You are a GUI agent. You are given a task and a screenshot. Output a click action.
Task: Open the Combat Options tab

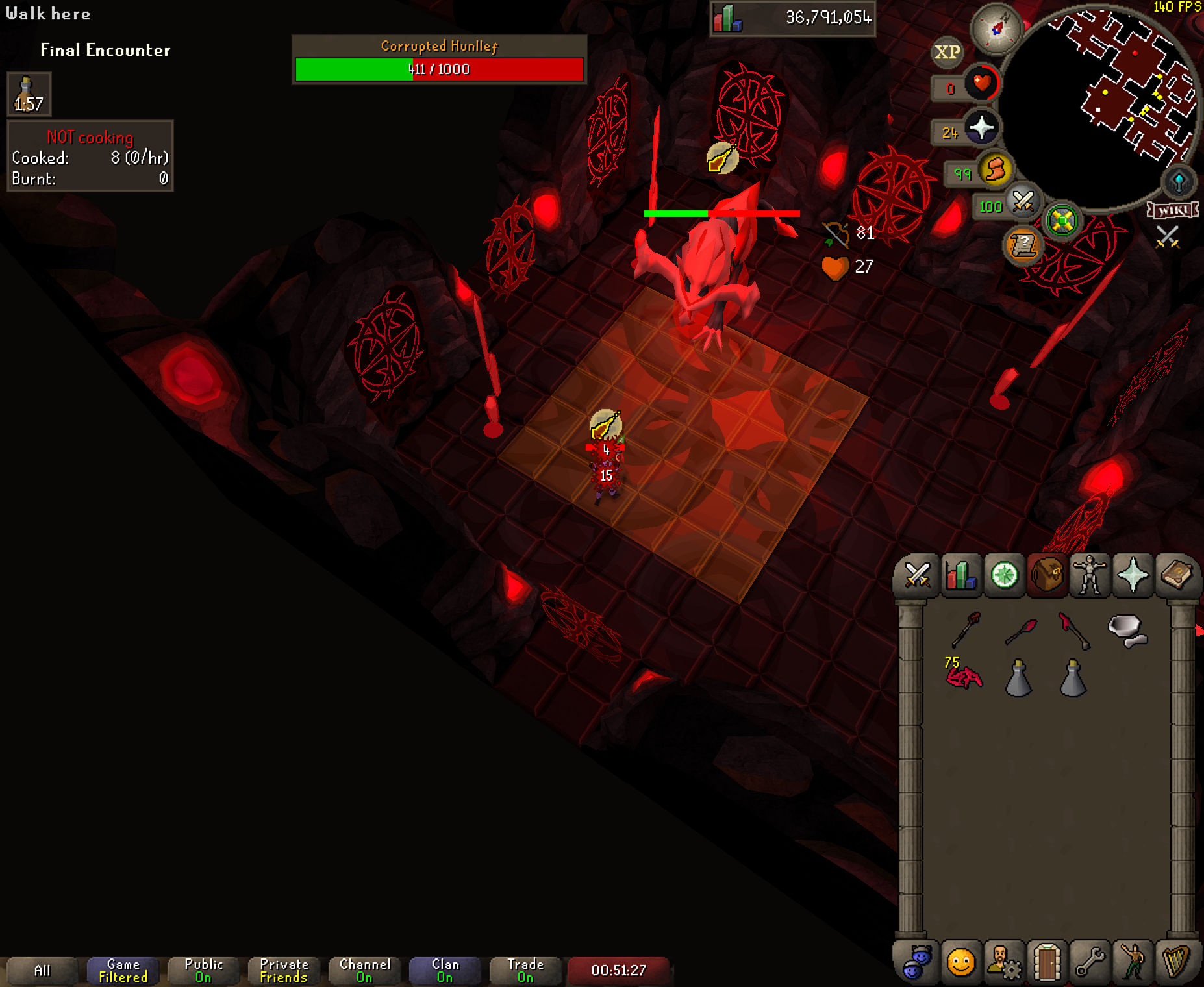click(x=917, y=575)
